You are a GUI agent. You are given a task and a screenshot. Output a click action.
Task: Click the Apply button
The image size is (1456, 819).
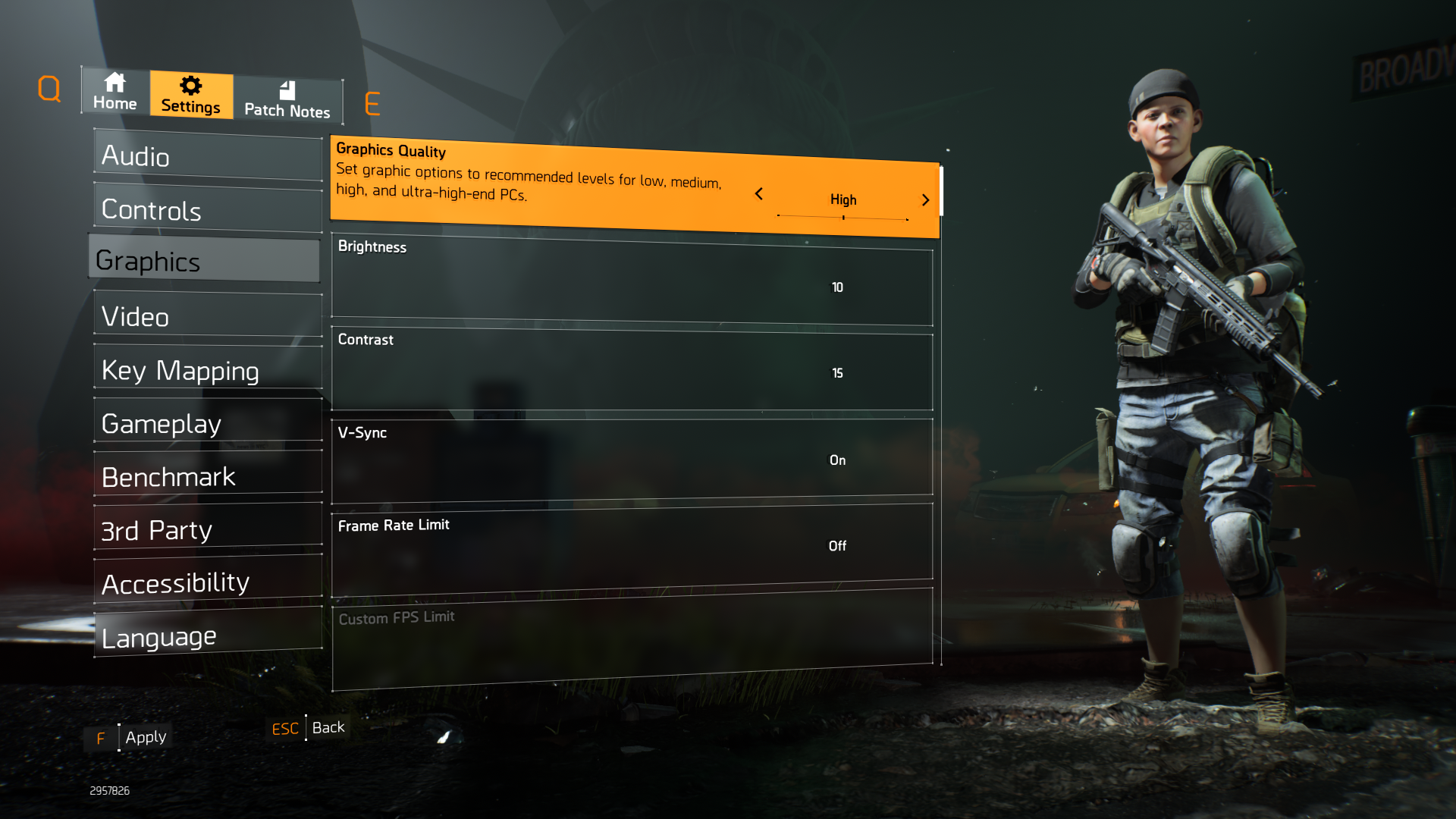tap(145, 737)
